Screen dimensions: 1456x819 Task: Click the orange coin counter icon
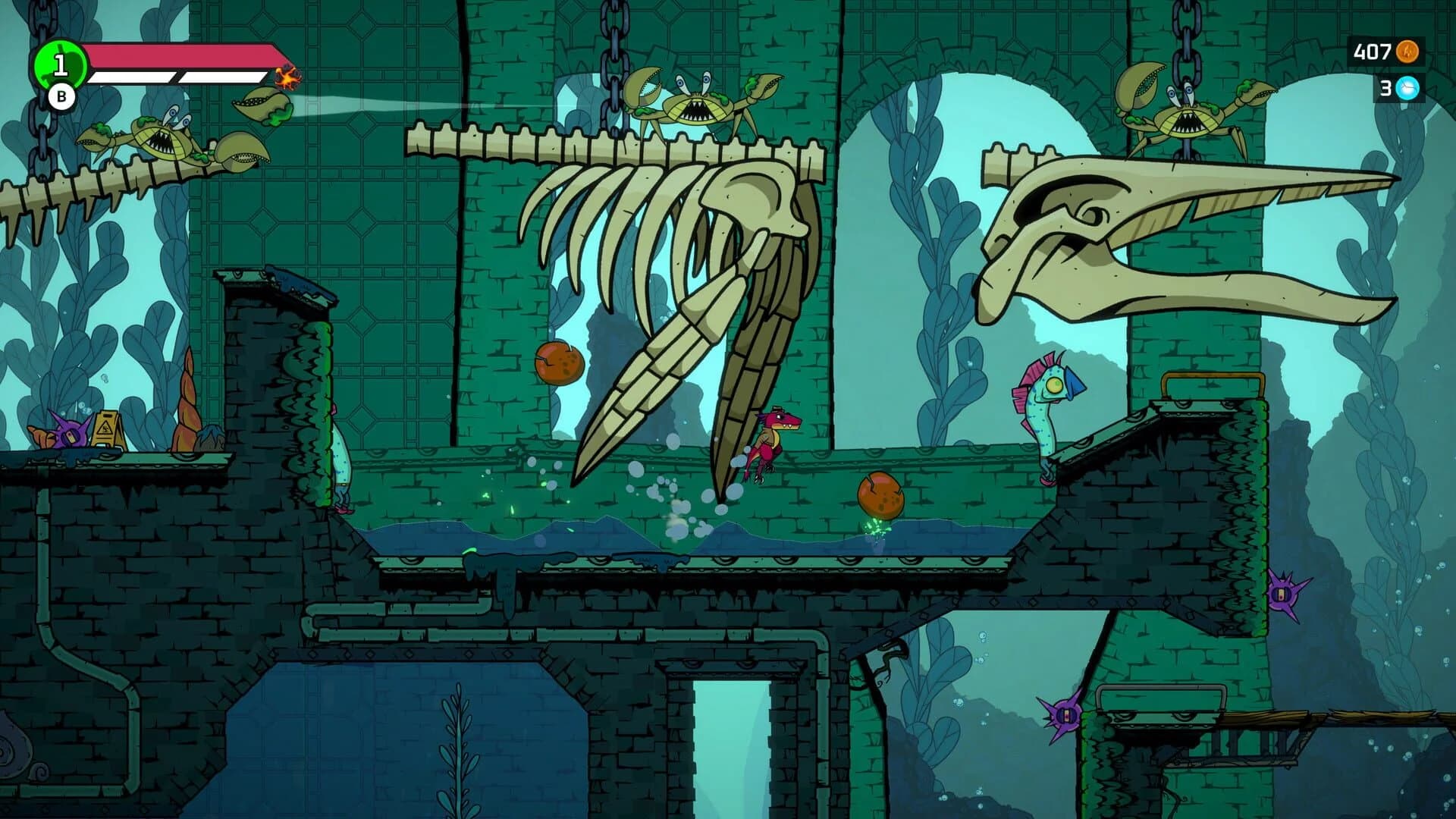coord(1407,52)
